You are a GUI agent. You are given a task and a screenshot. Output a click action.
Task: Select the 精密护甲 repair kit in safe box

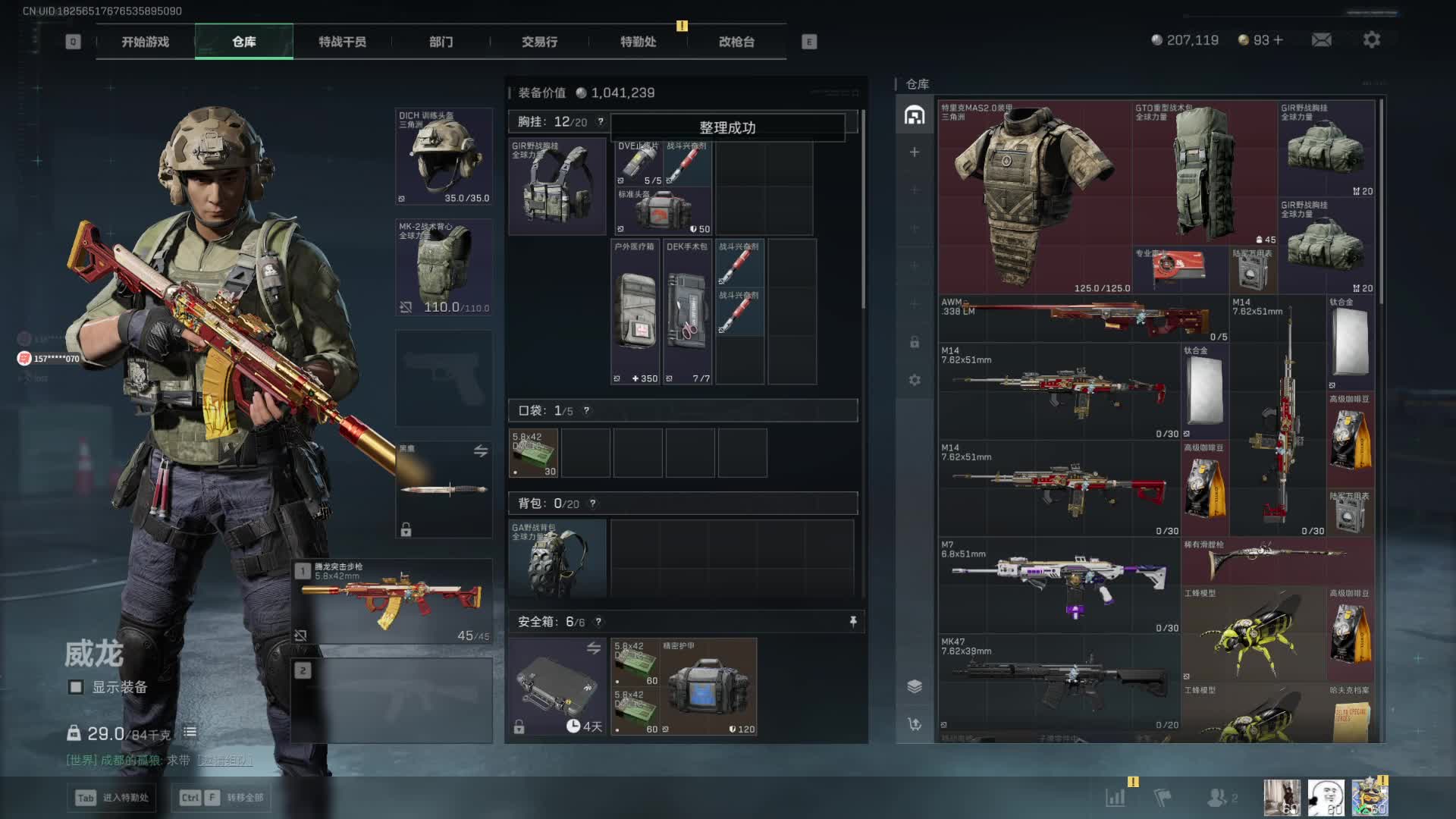(x=708, y=687)
